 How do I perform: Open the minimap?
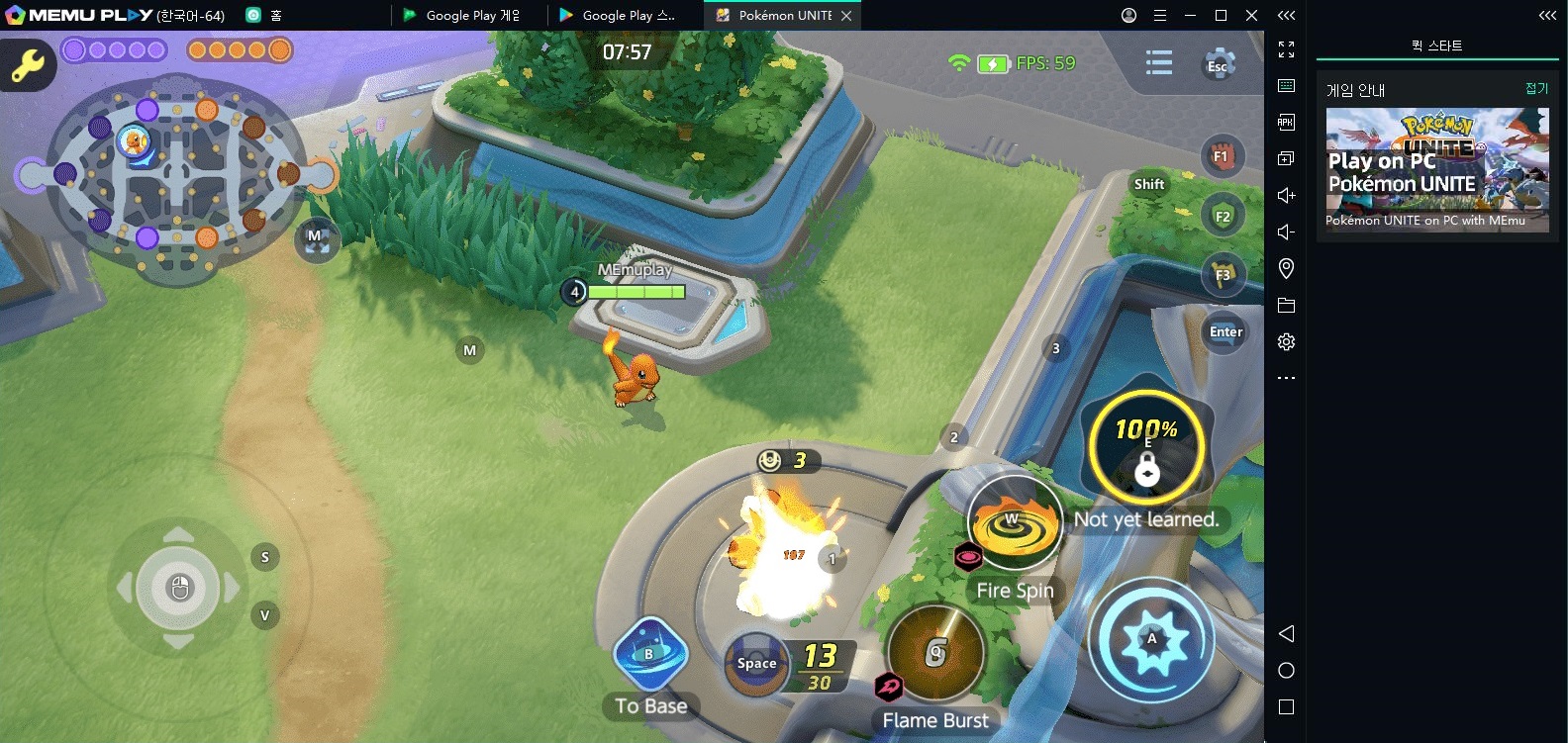pos(176,178)
